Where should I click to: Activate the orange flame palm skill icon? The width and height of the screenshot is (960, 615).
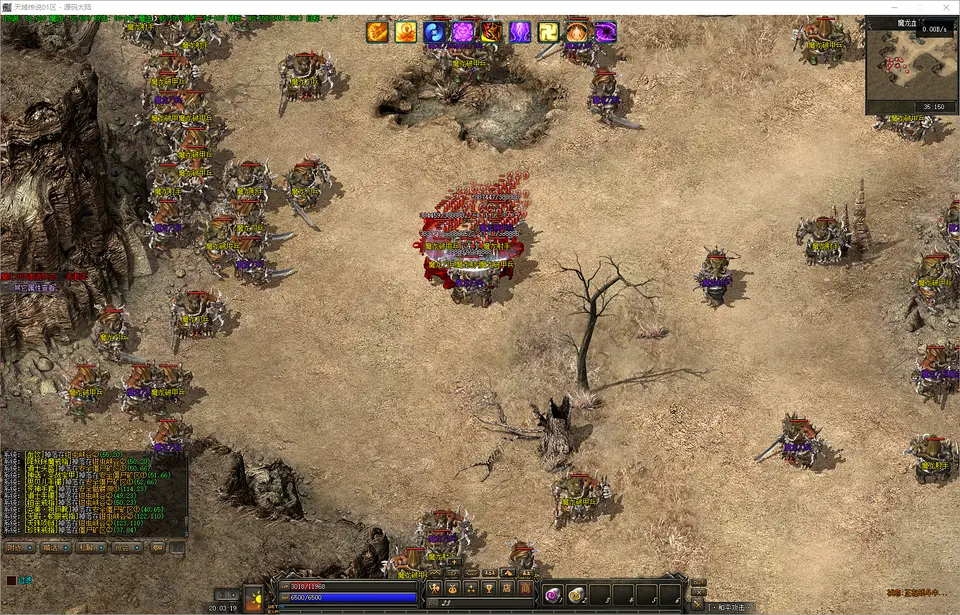coord(377,32)
